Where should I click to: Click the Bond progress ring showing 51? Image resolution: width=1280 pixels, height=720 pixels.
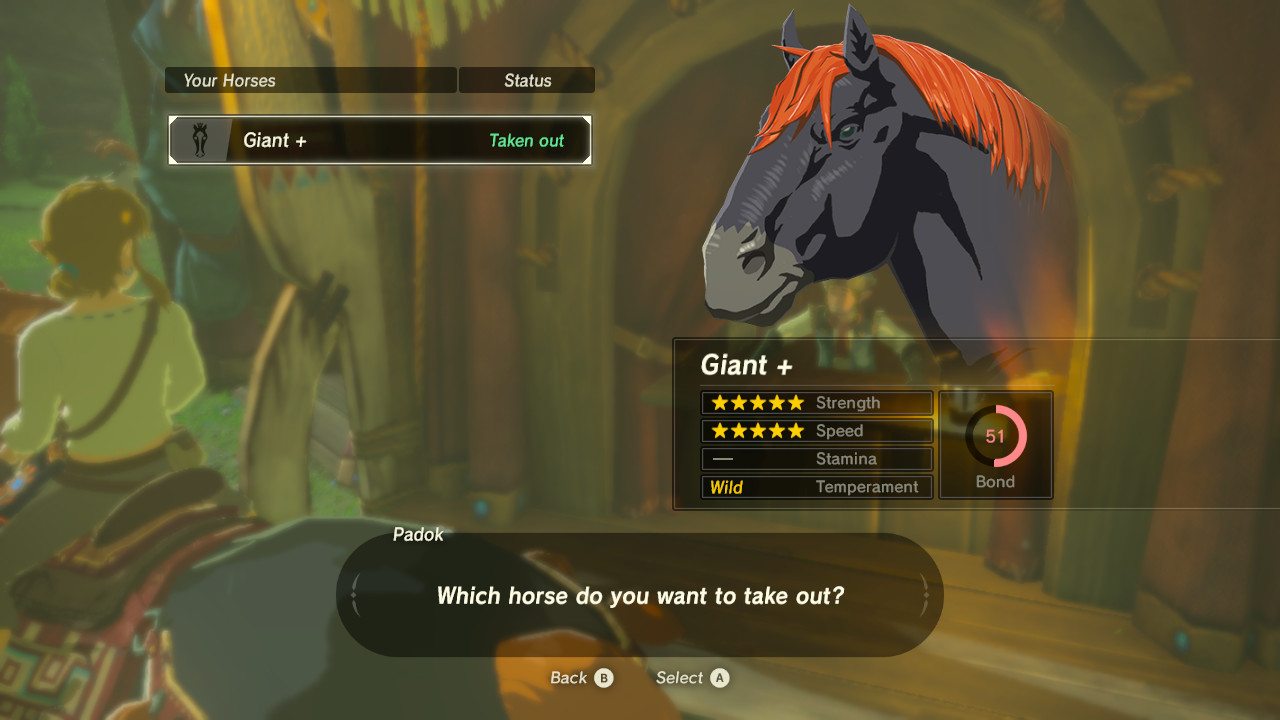(x=995, y=437)
